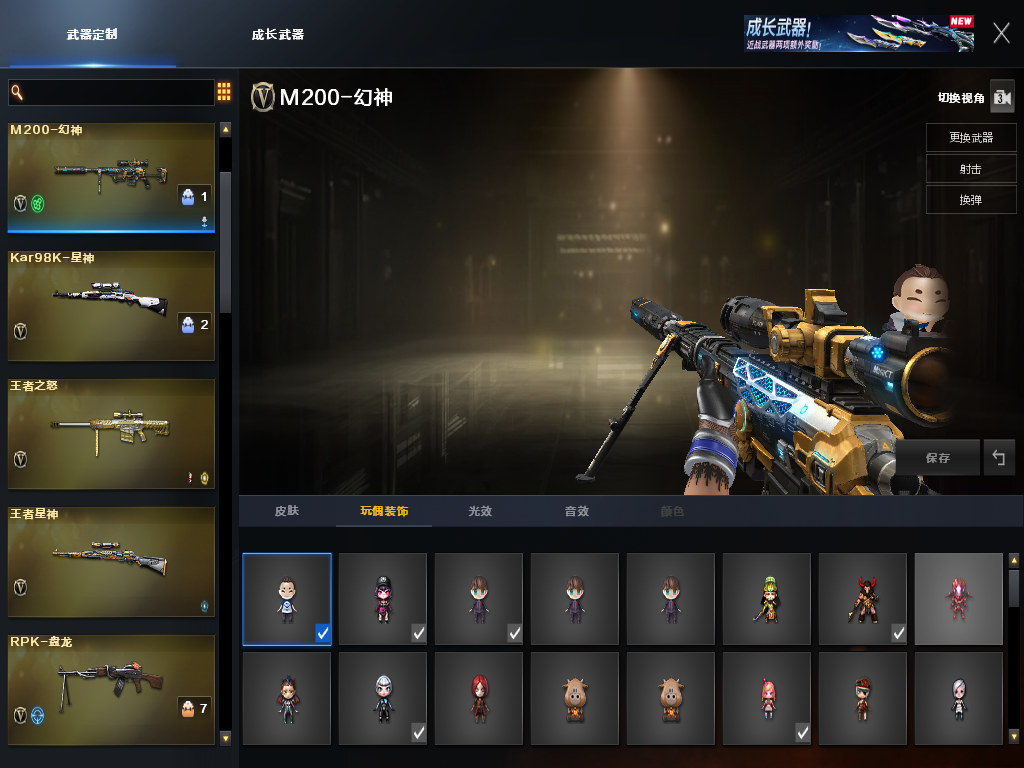Select the RPK-盘龙 weapon entry

(112, 689)
